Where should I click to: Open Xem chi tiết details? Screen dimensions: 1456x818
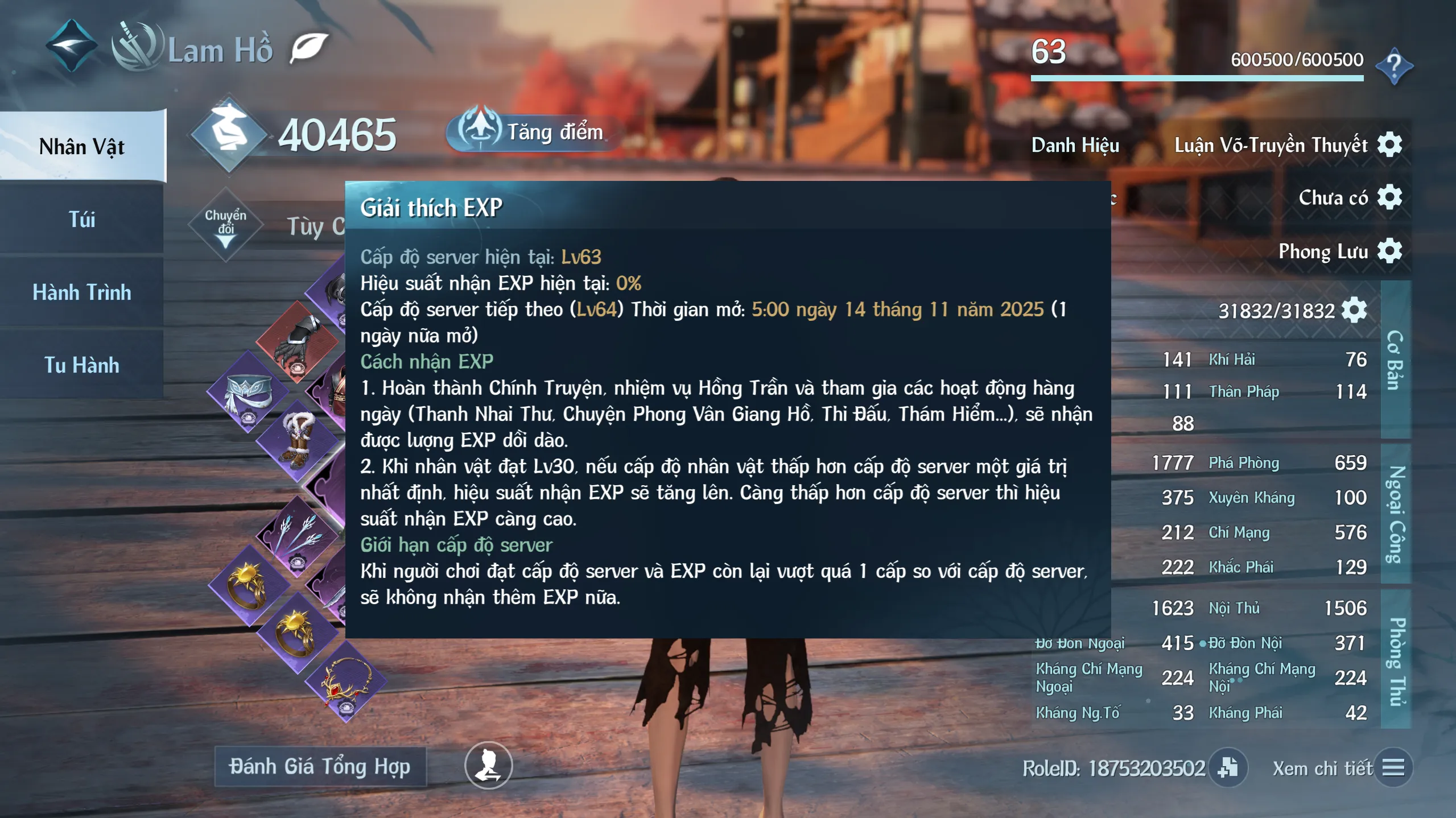tap(1392, 768)
